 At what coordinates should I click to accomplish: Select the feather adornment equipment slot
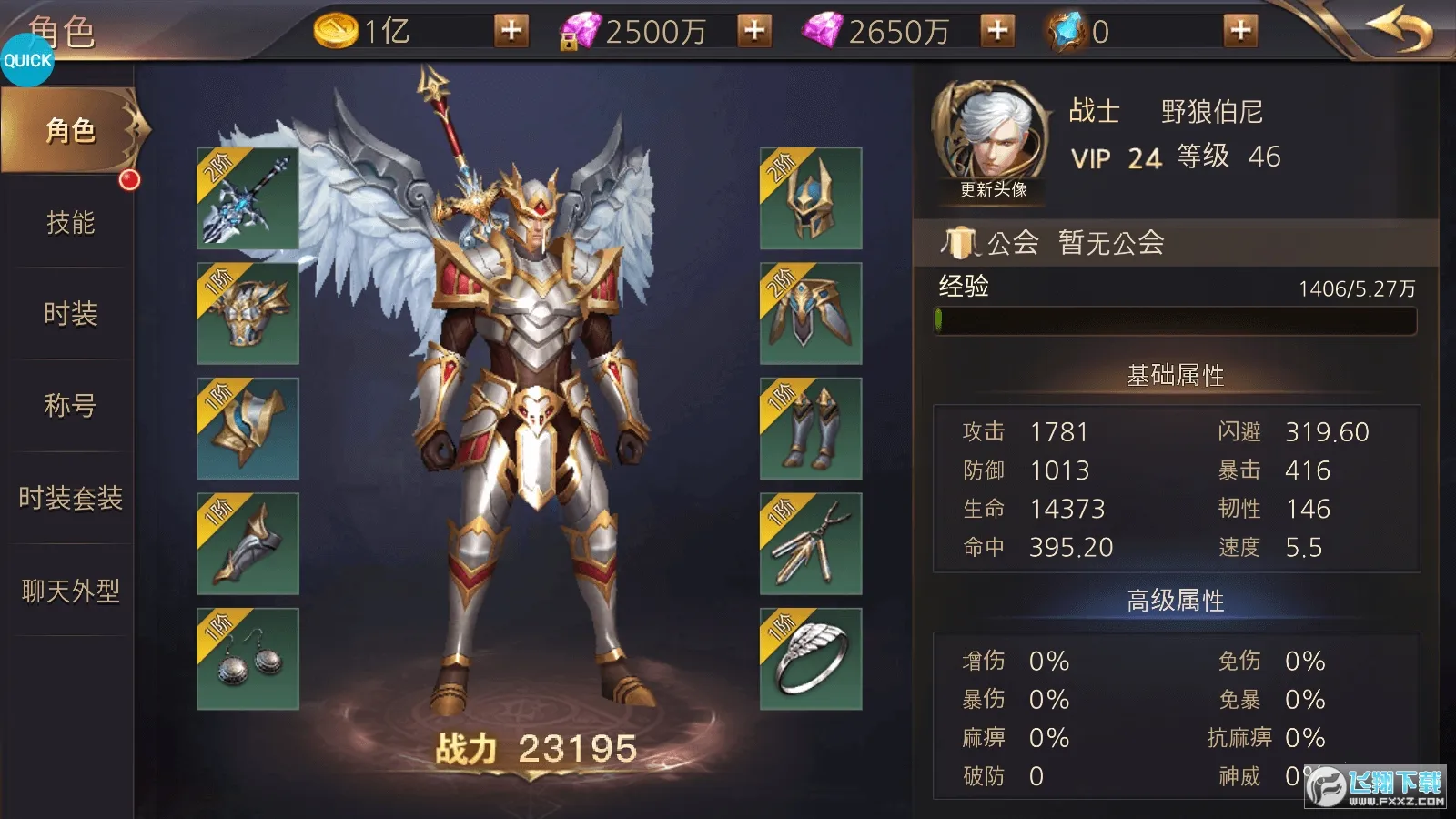point(810,543)
